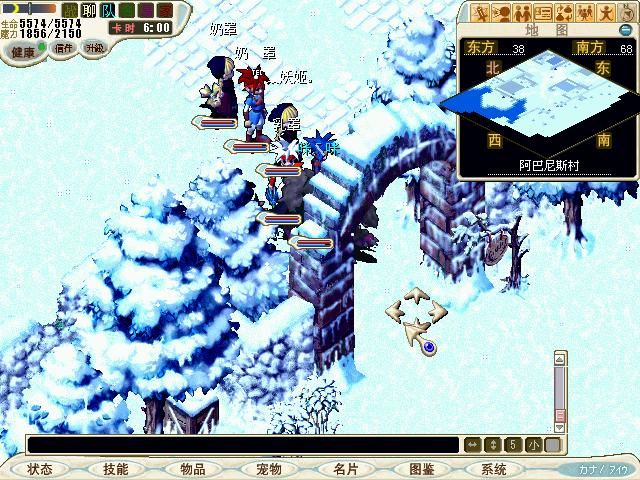Viewport: 640px width, 480px height.
Task: Open the 技能 skills menu
Action: point(115,469)
